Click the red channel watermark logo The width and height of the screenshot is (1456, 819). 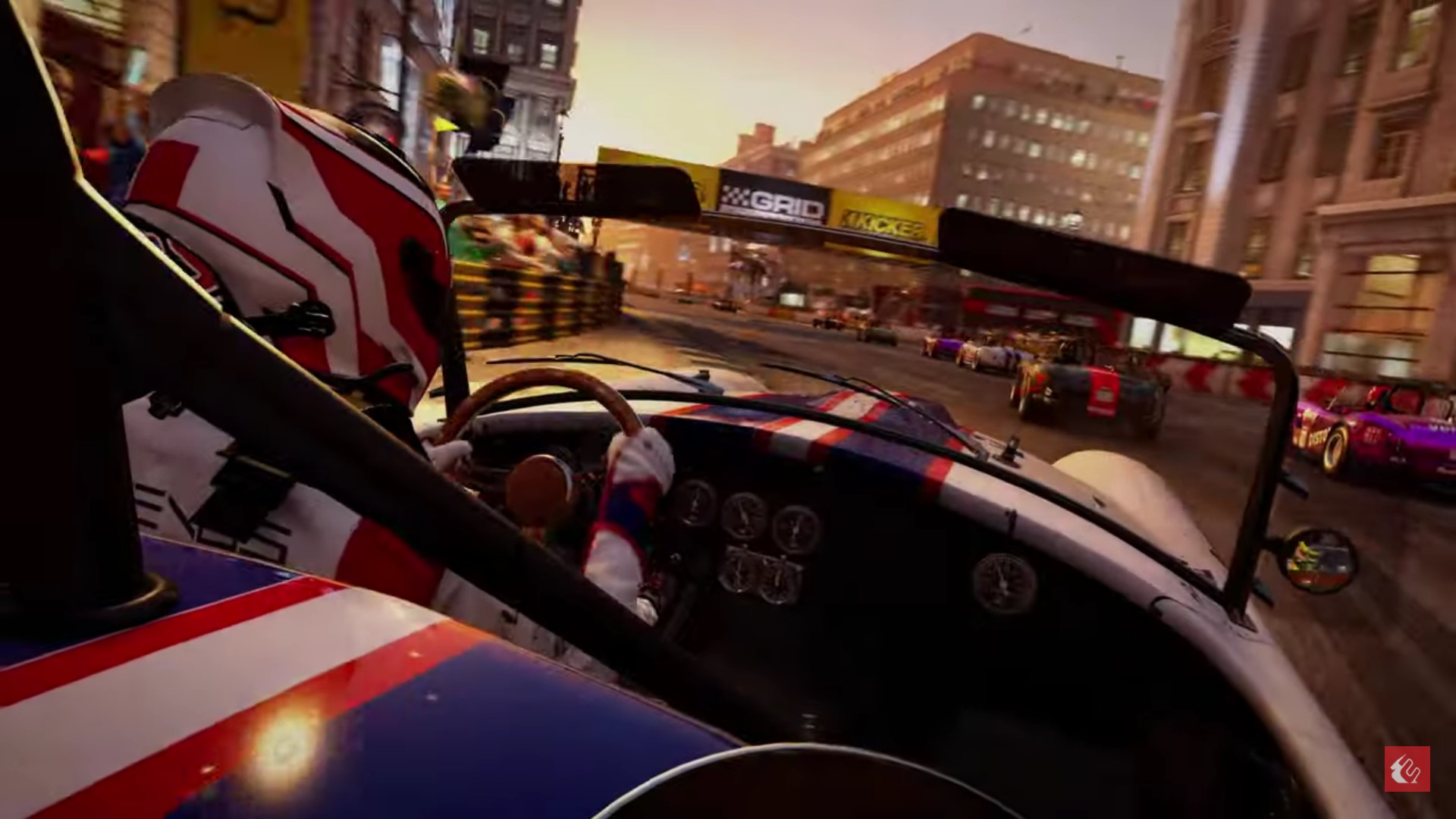point(1407,769)
